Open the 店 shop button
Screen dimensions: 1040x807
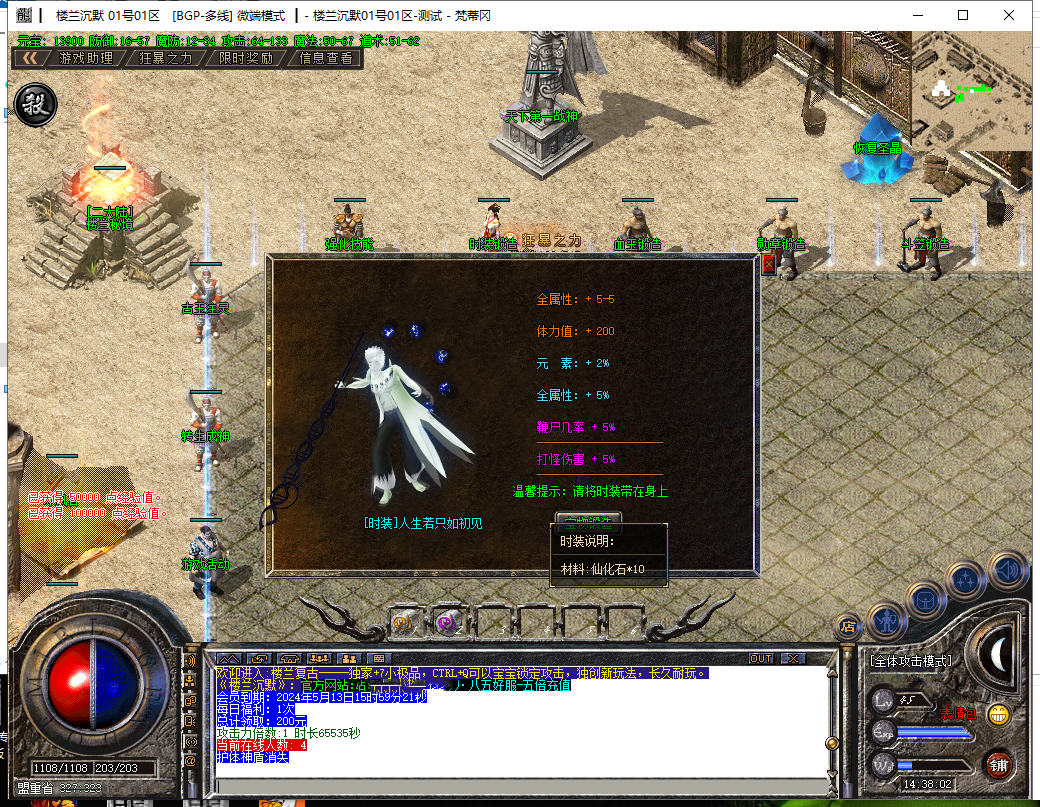[x=848, y=627]
